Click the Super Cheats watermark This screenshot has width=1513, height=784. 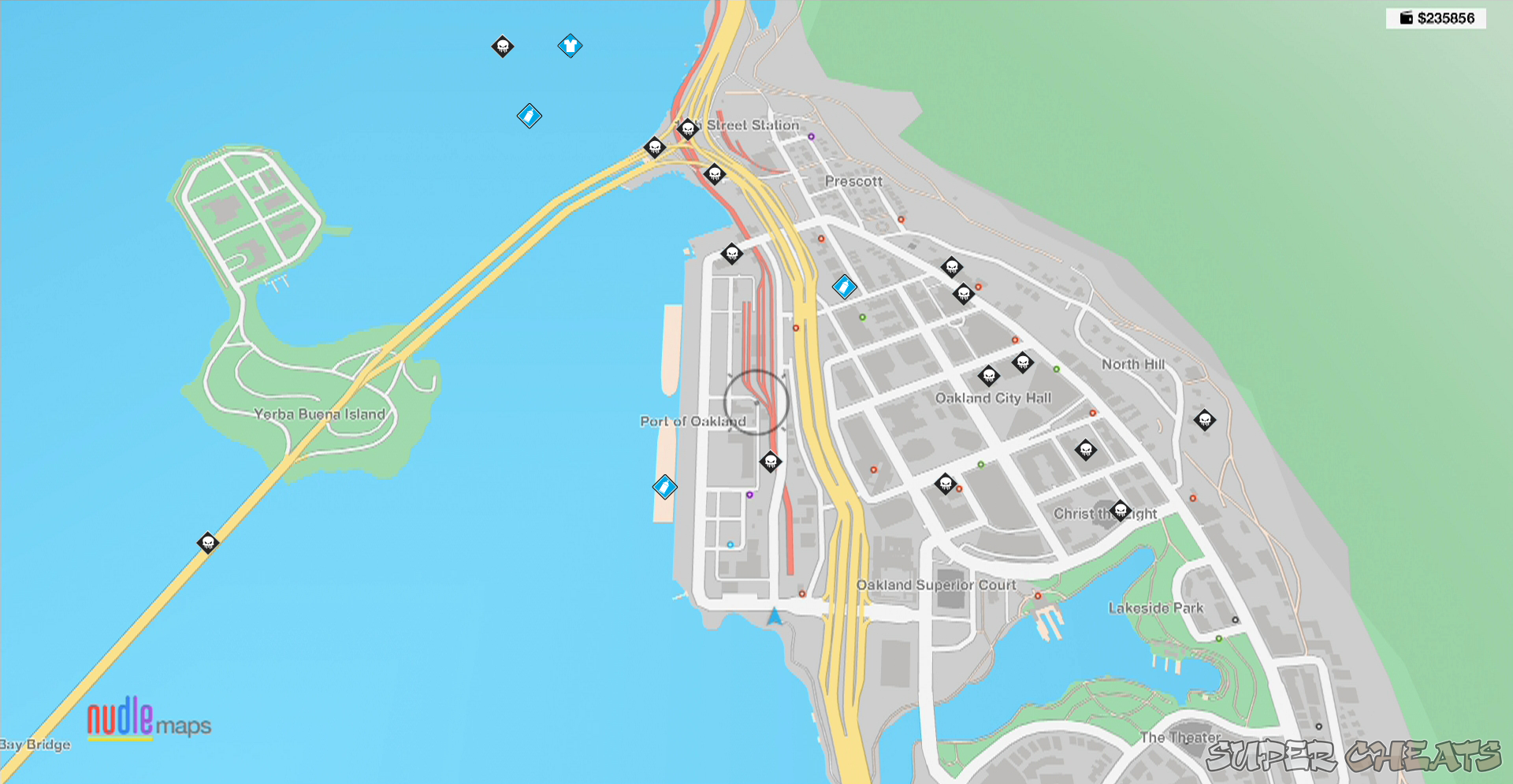[x=1352, y=756]
